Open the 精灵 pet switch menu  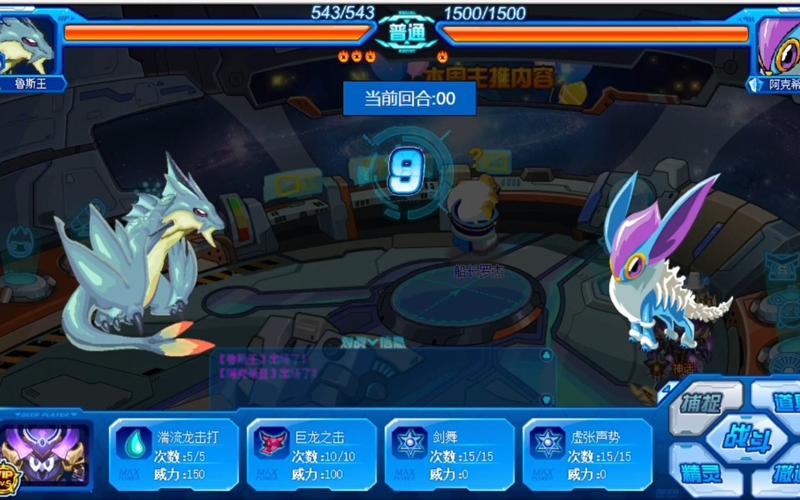705,471
